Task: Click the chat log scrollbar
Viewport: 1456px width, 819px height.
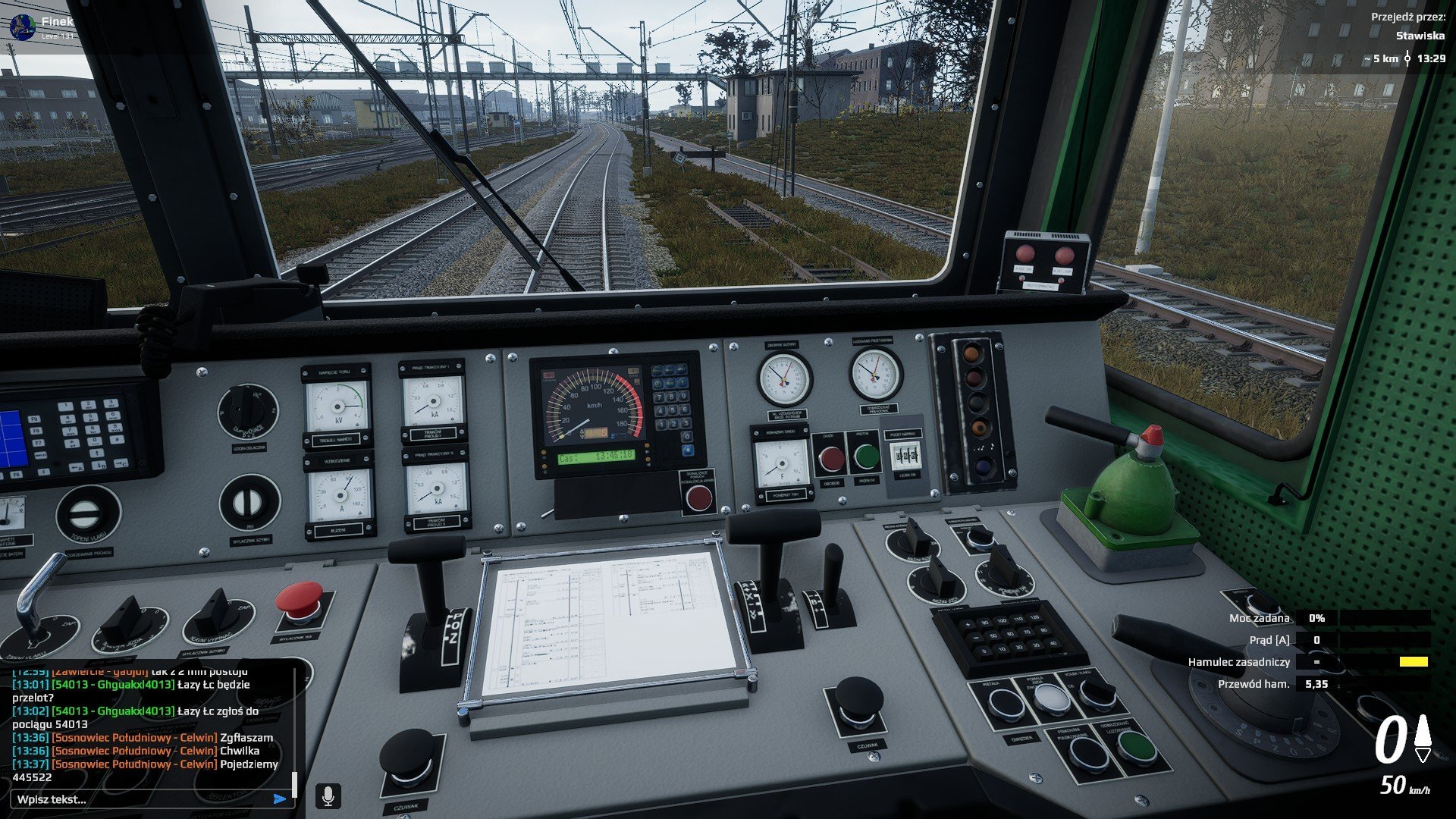Action: pos(294,783)
